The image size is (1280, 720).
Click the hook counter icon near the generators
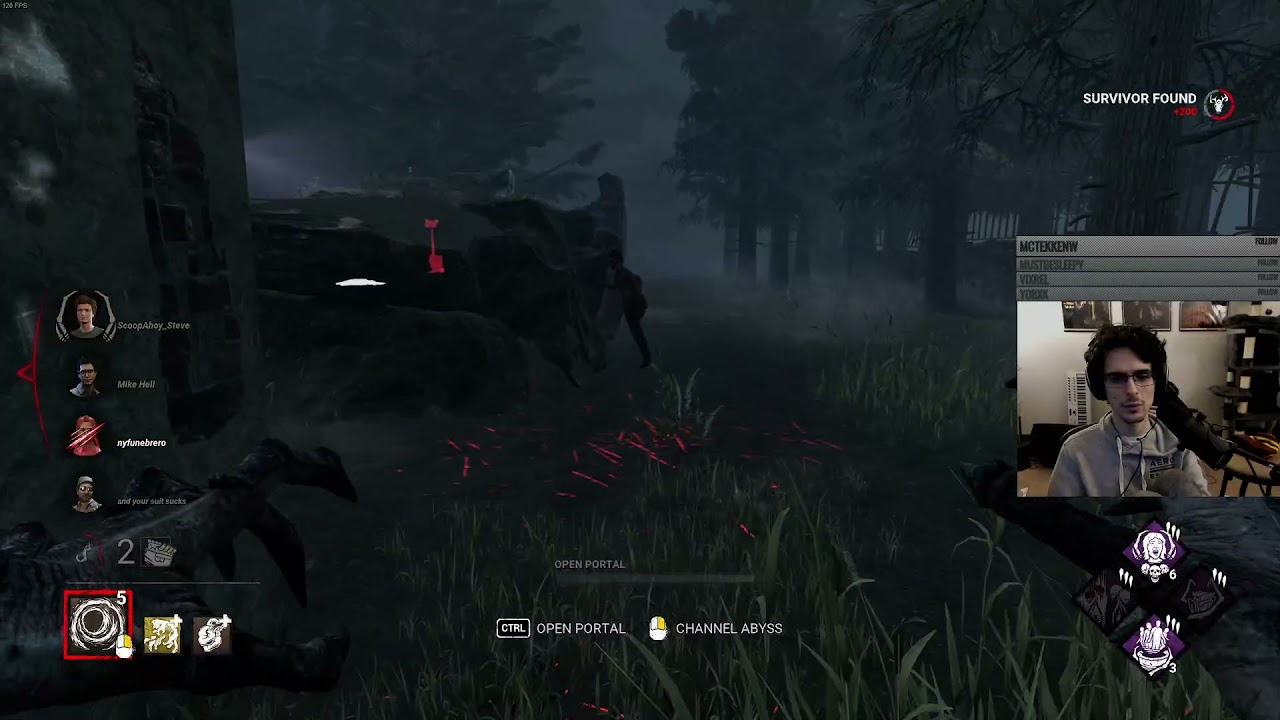pyautogui.click(x=86, y=551)
